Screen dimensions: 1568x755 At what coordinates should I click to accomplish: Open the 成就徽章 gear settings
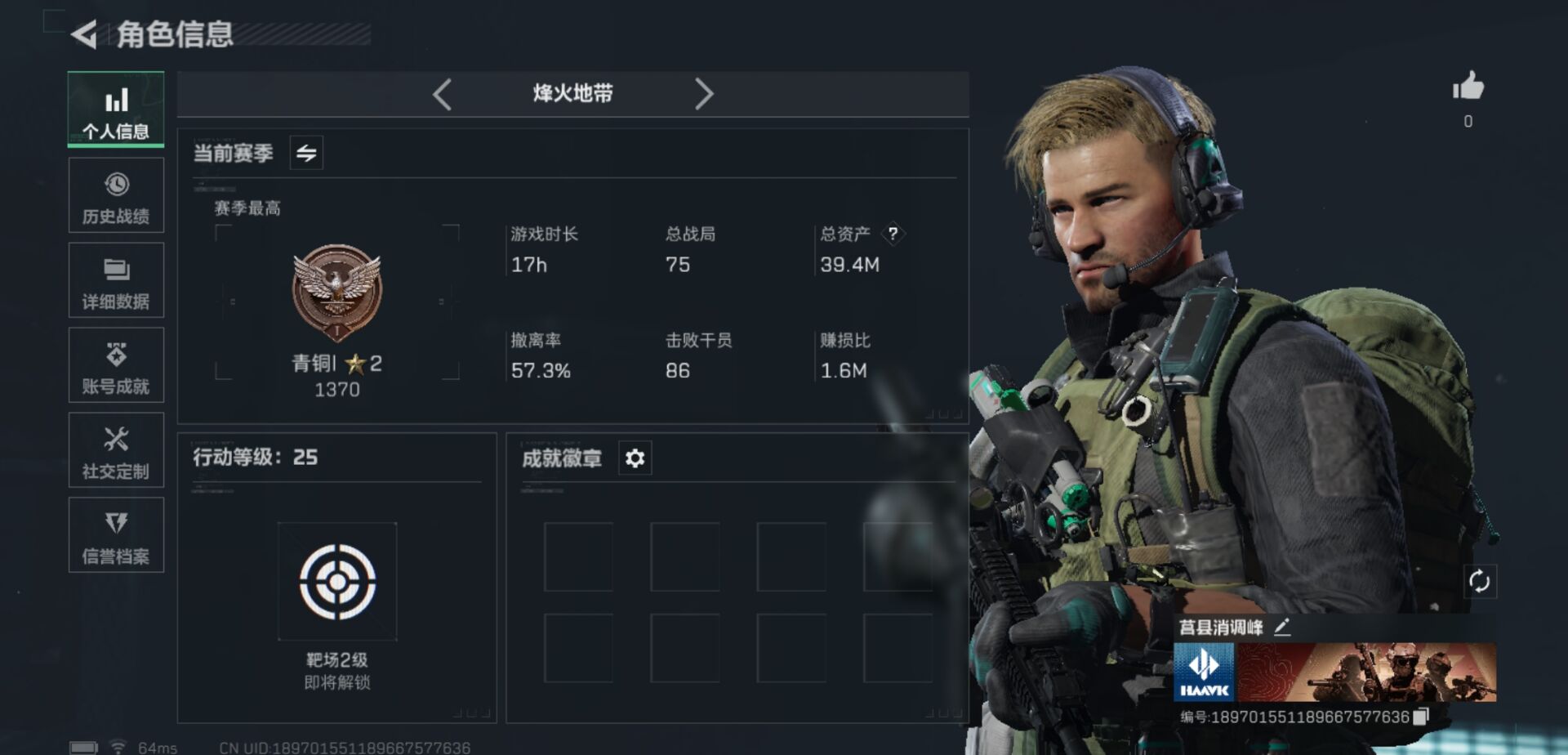click(635, 458)
